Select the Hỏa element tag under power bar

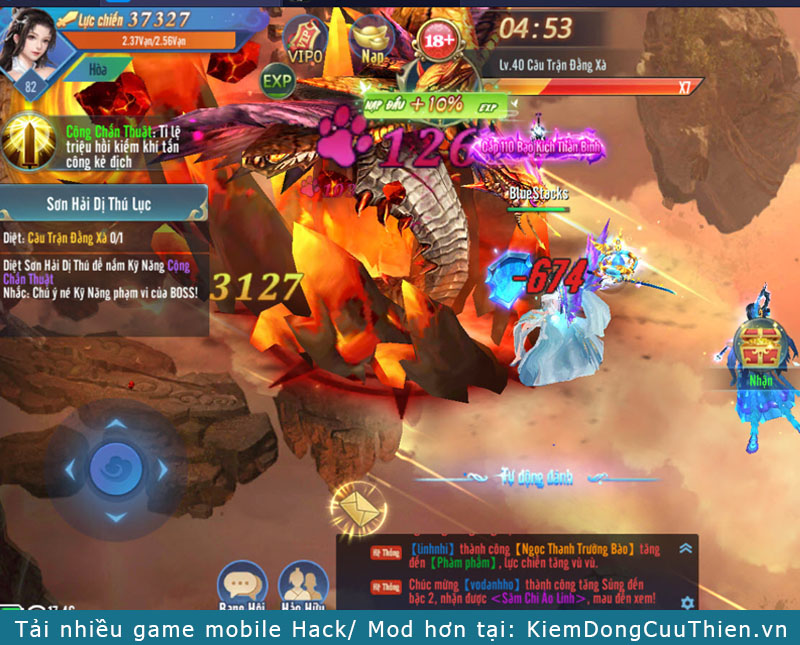coord(98,72)
